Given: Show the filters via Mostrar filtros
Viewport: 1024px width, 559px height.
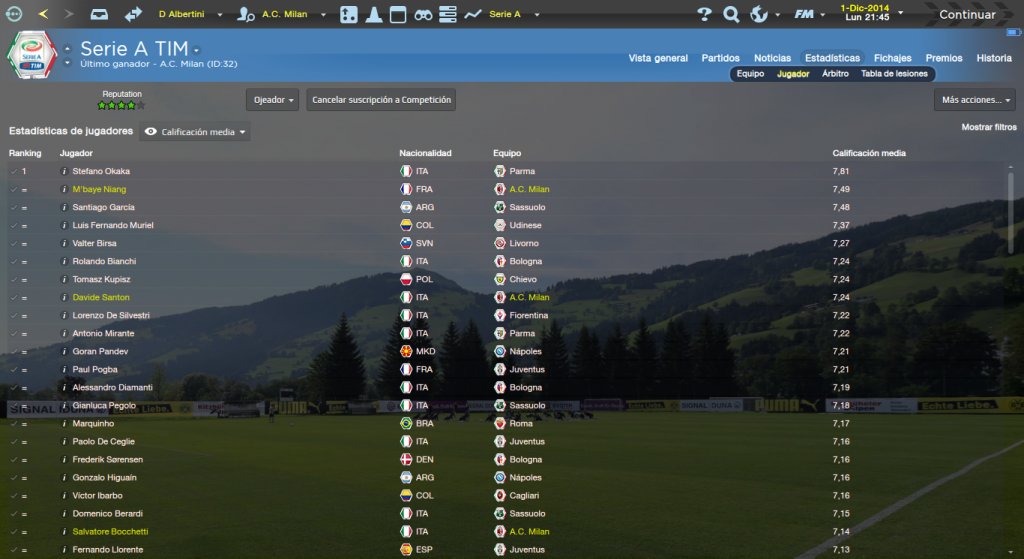Looking at the screenshot, I should tap(988, 127).
